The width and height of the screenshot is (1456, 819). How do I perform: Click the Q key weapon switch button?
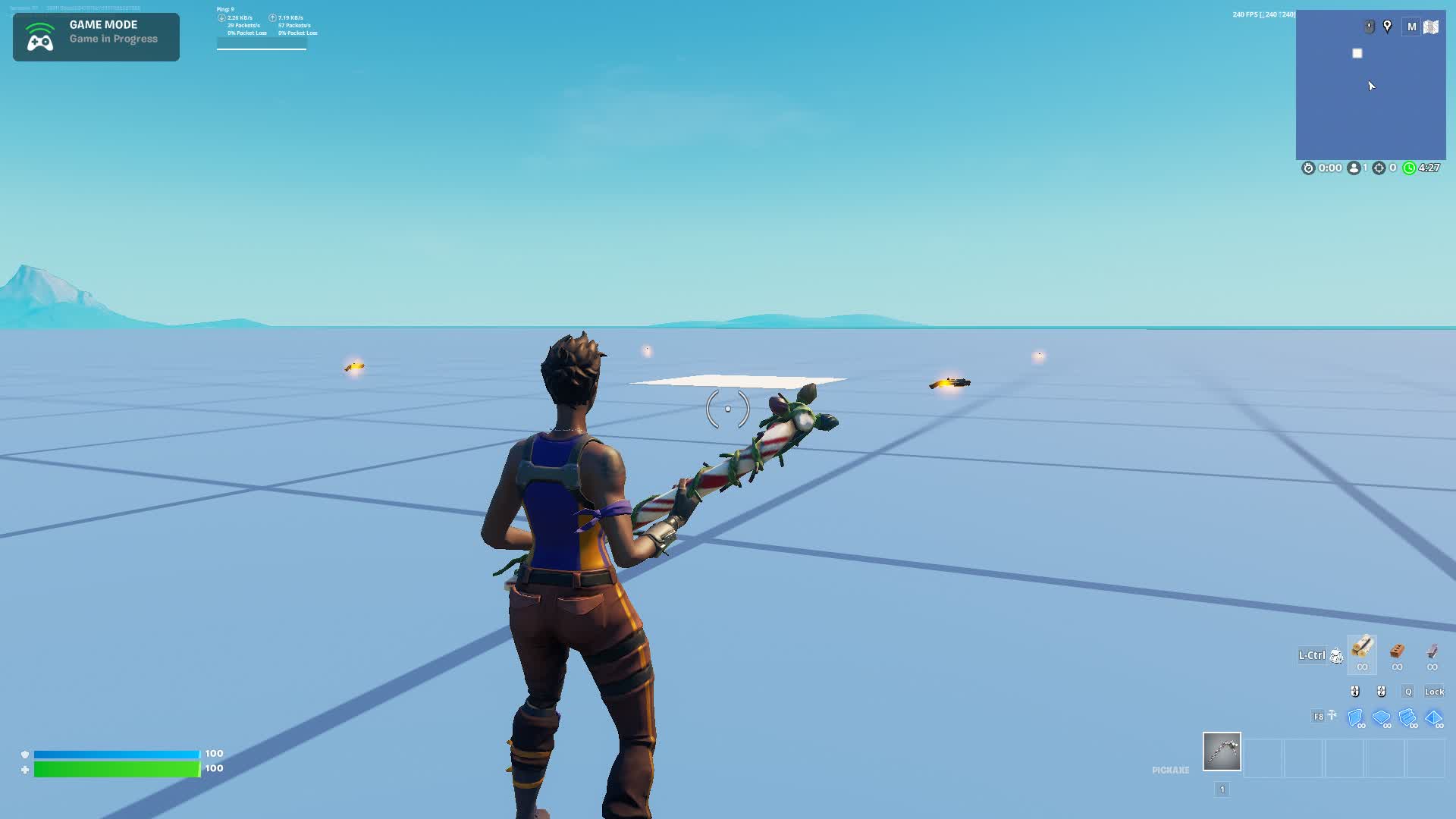1408,691
